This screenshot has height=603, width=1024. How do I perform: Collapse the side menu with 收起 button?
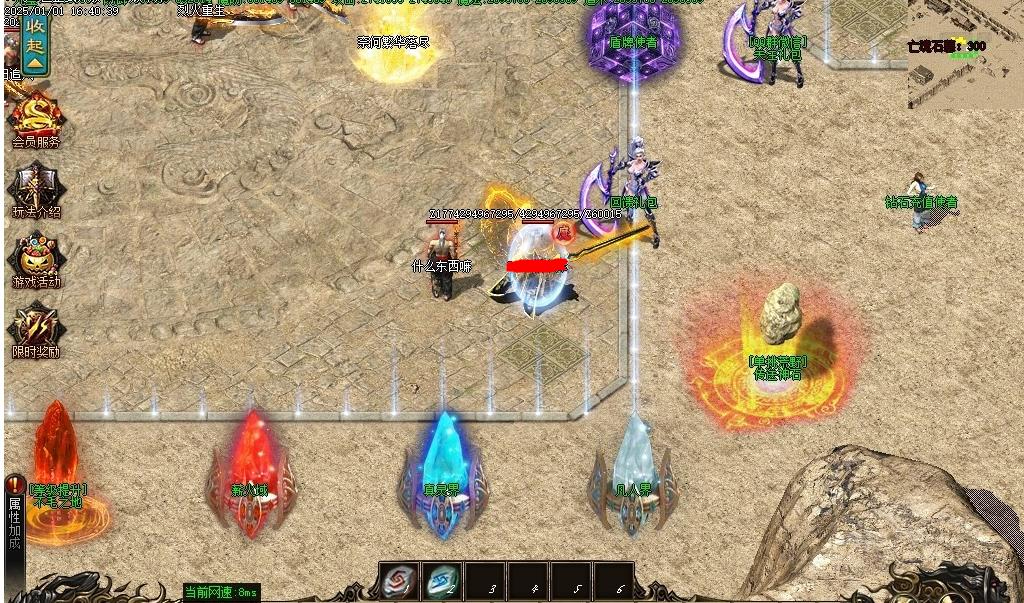[x=35, y=43]
